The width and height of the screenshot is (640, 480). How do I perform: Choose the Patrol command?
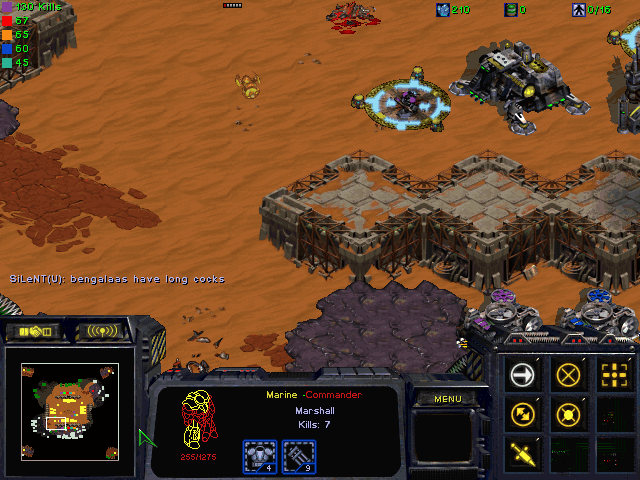coord(523,413)
